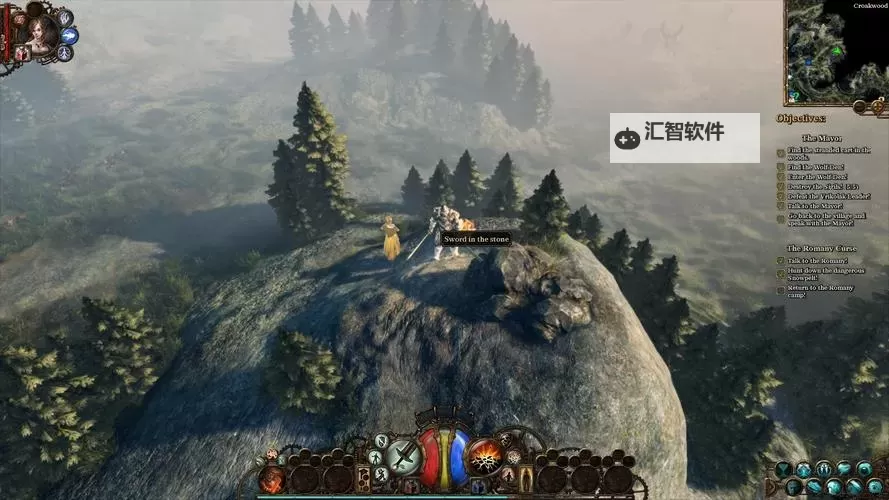
Task: Click the Sword in the stone label
Action: 477,239
